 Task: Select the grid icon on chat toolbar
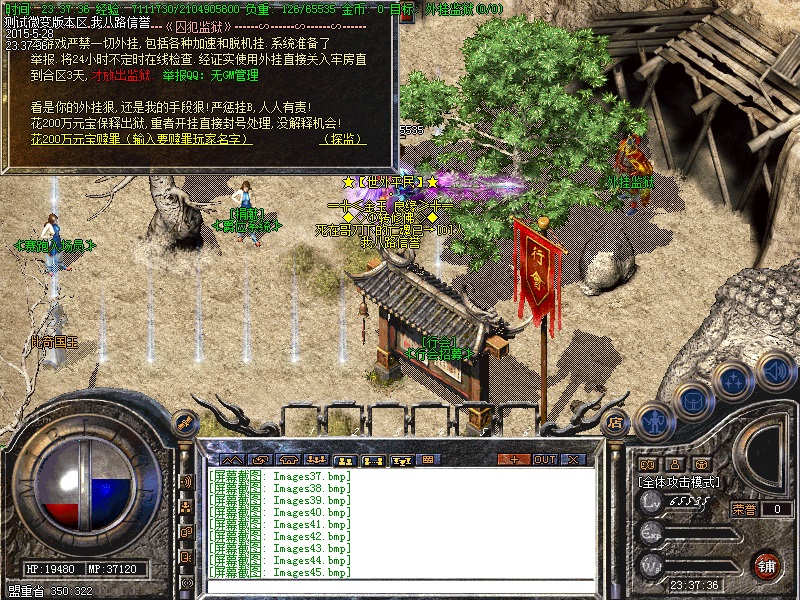[428, 459]
